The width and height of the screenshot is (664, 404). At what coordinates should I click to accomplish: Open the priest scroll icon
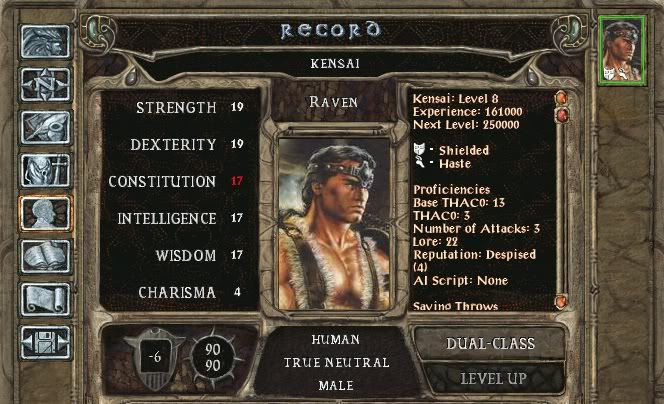(45, 299)
